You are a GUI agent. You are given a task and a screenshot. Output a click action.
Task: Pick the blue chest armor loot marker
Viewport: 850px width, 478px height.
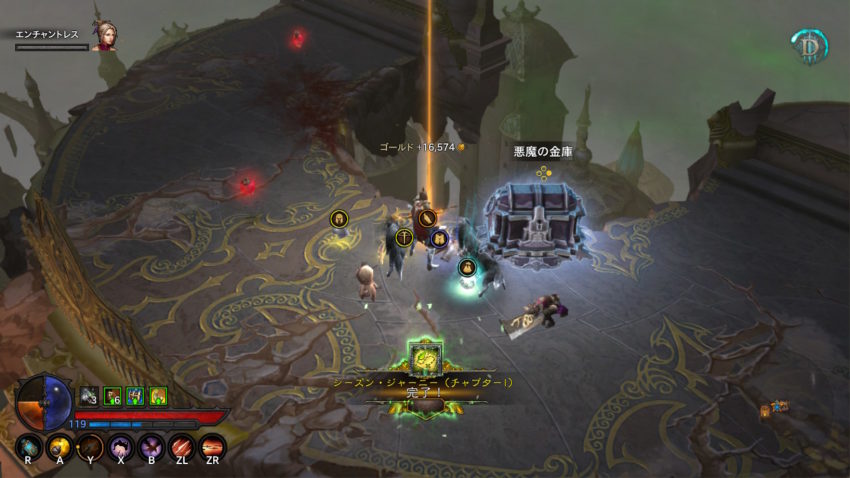438,238
